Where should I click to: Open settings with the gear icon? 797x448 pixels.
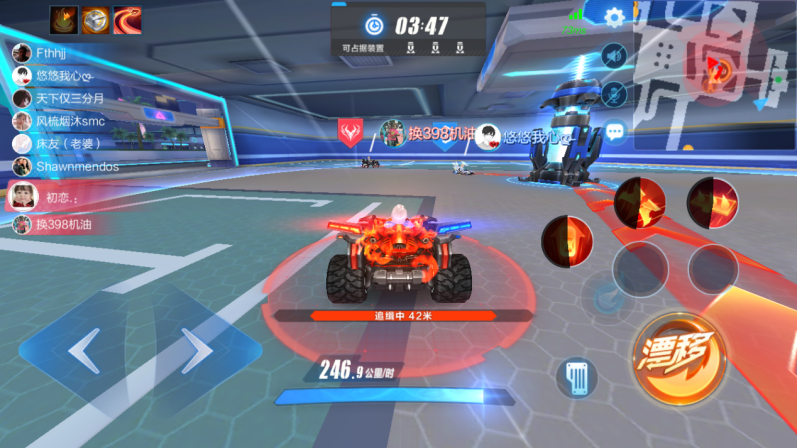tap(614, 17)
